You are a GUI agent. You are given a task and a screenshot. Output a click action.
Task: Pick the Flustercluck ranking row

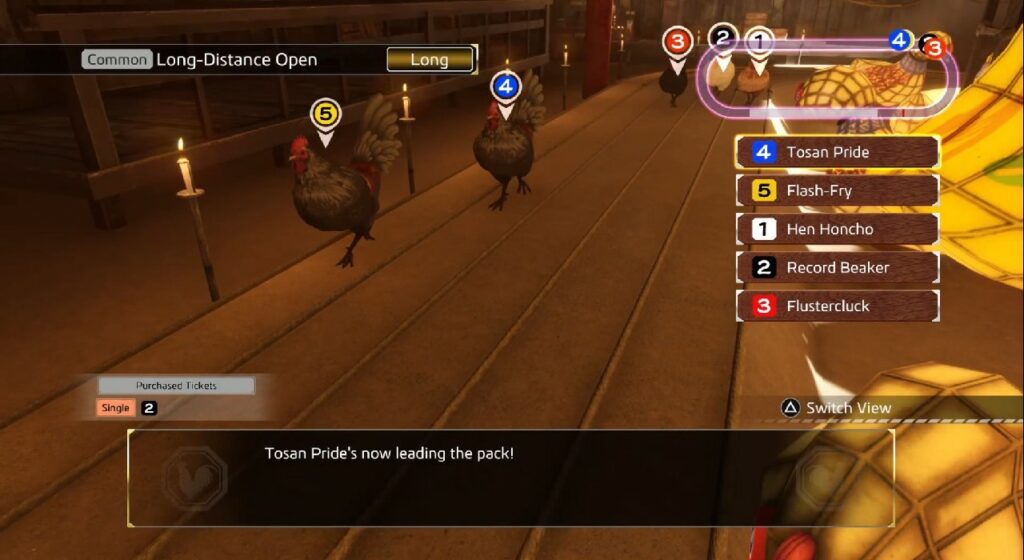(x=837, y=306)
